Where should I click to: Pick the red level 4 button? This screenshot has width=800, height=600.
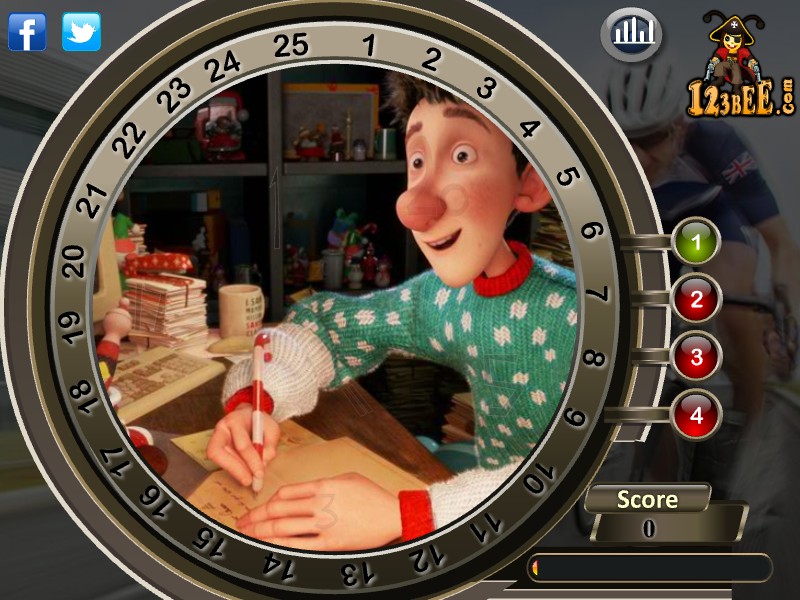click(697, 413)
